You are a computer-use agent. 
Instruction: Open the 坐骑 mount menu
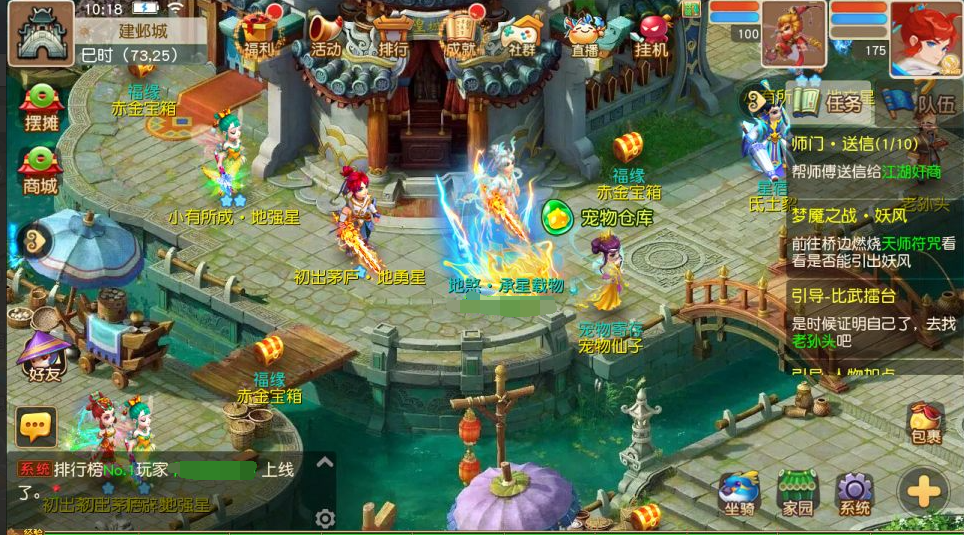coord(738,493)
